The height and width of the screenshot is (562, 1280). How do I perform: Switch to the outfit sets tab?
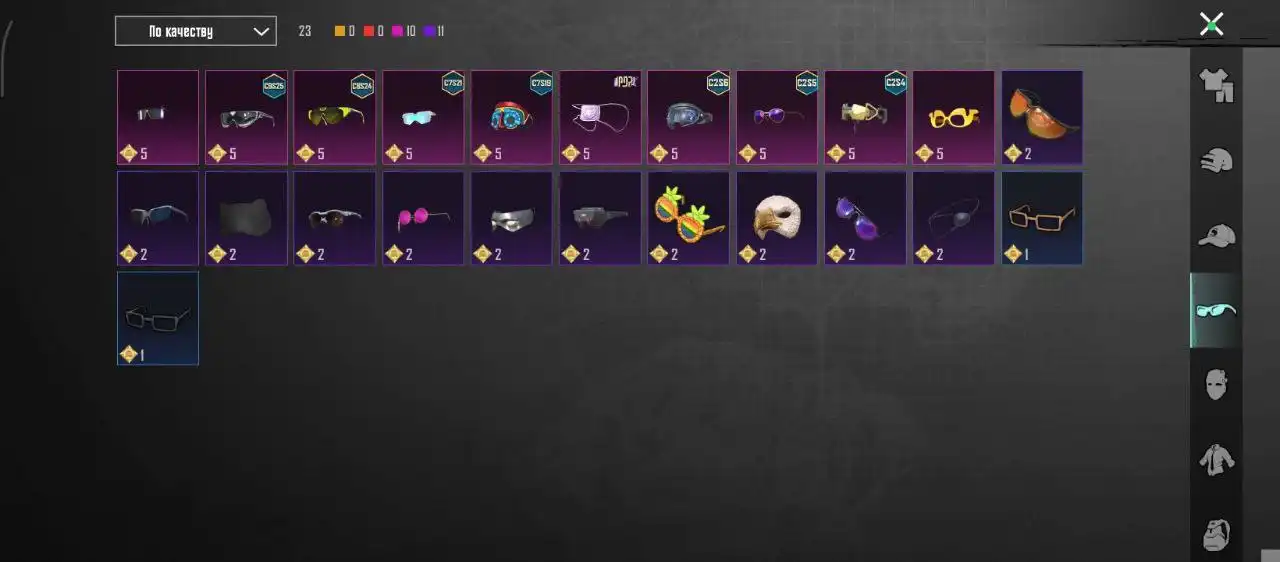1216,86
